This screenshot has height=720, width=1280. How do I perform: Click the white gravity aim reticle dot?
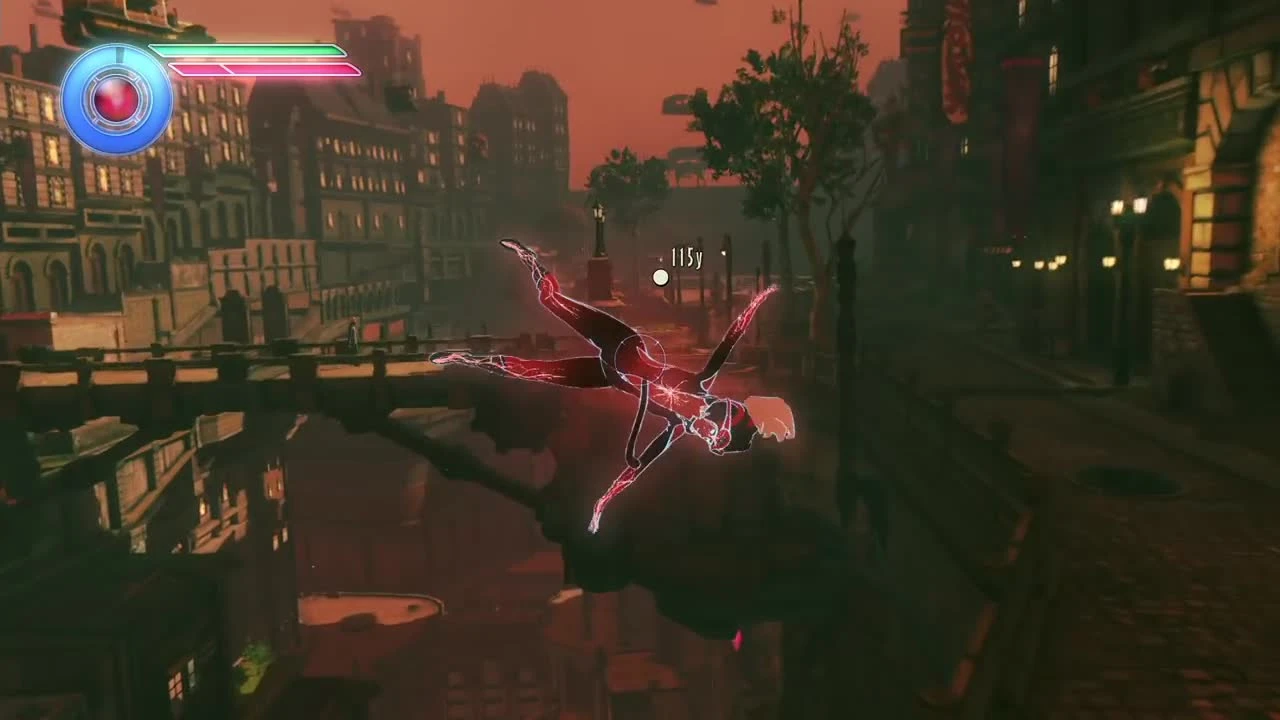[x=661, y=276]
